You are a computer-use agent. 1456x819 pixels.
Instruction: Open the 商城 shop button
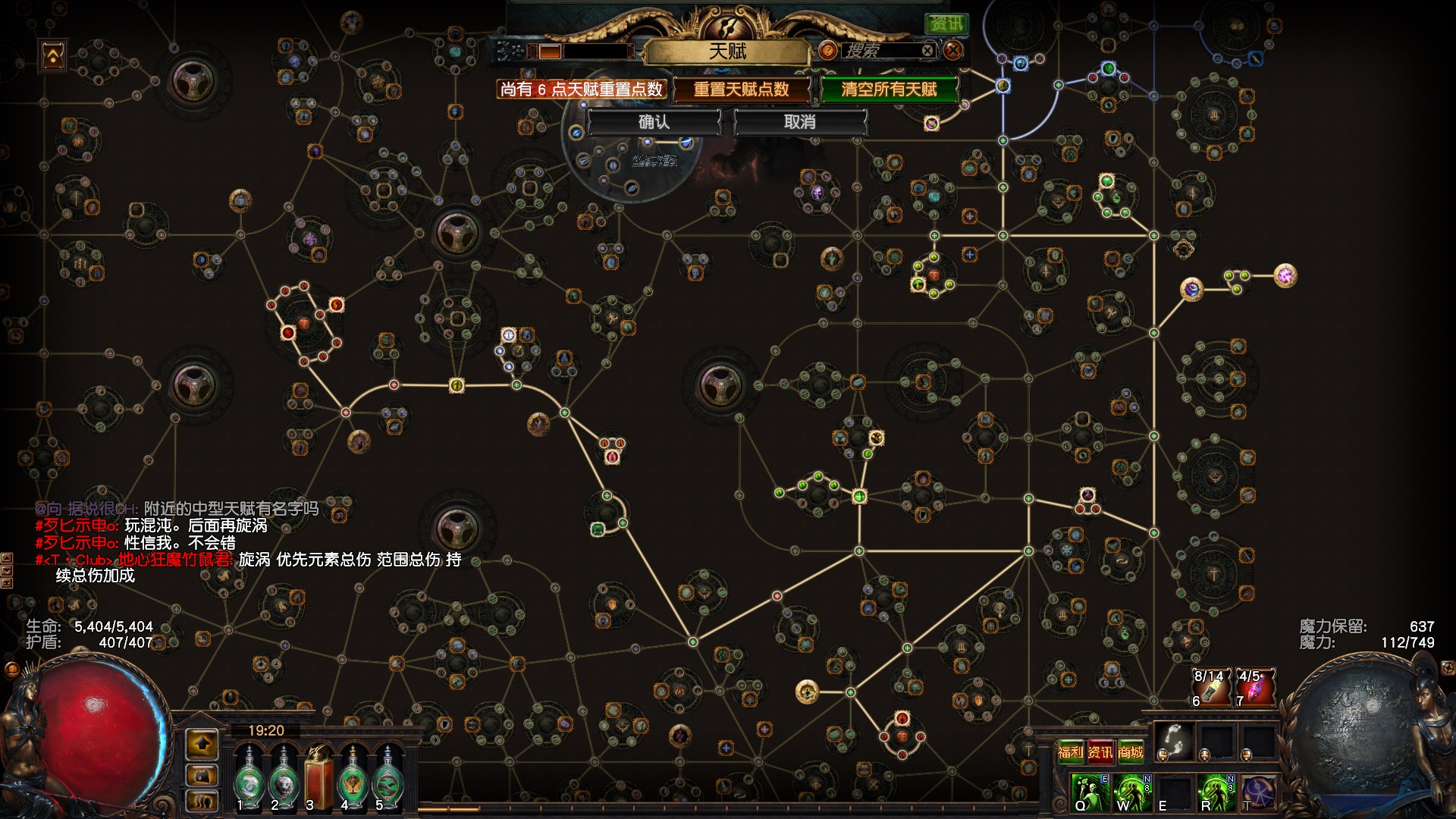(1130, 752)
